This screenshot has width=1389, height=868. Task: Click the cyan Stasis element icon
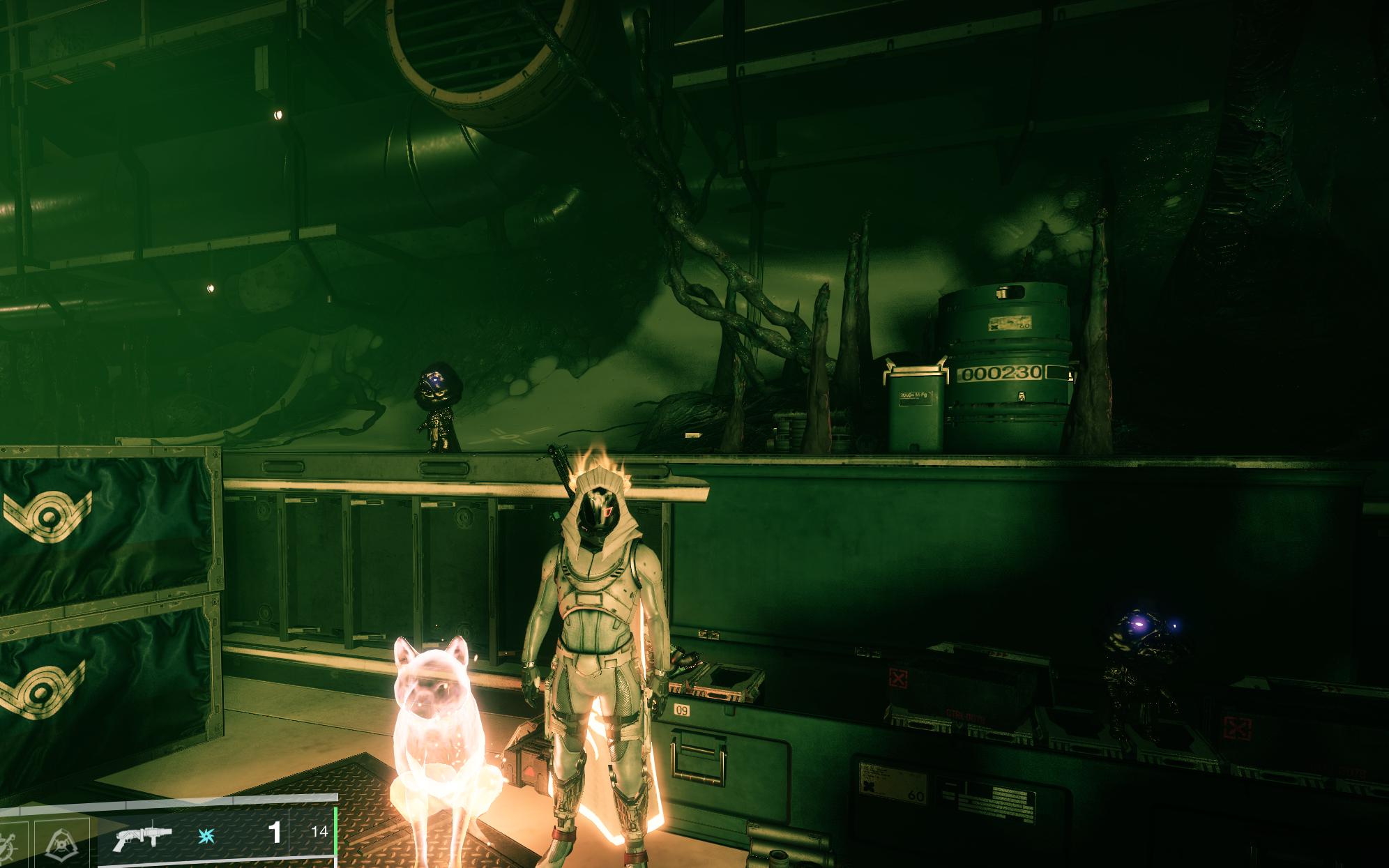(x=207, y=837)
